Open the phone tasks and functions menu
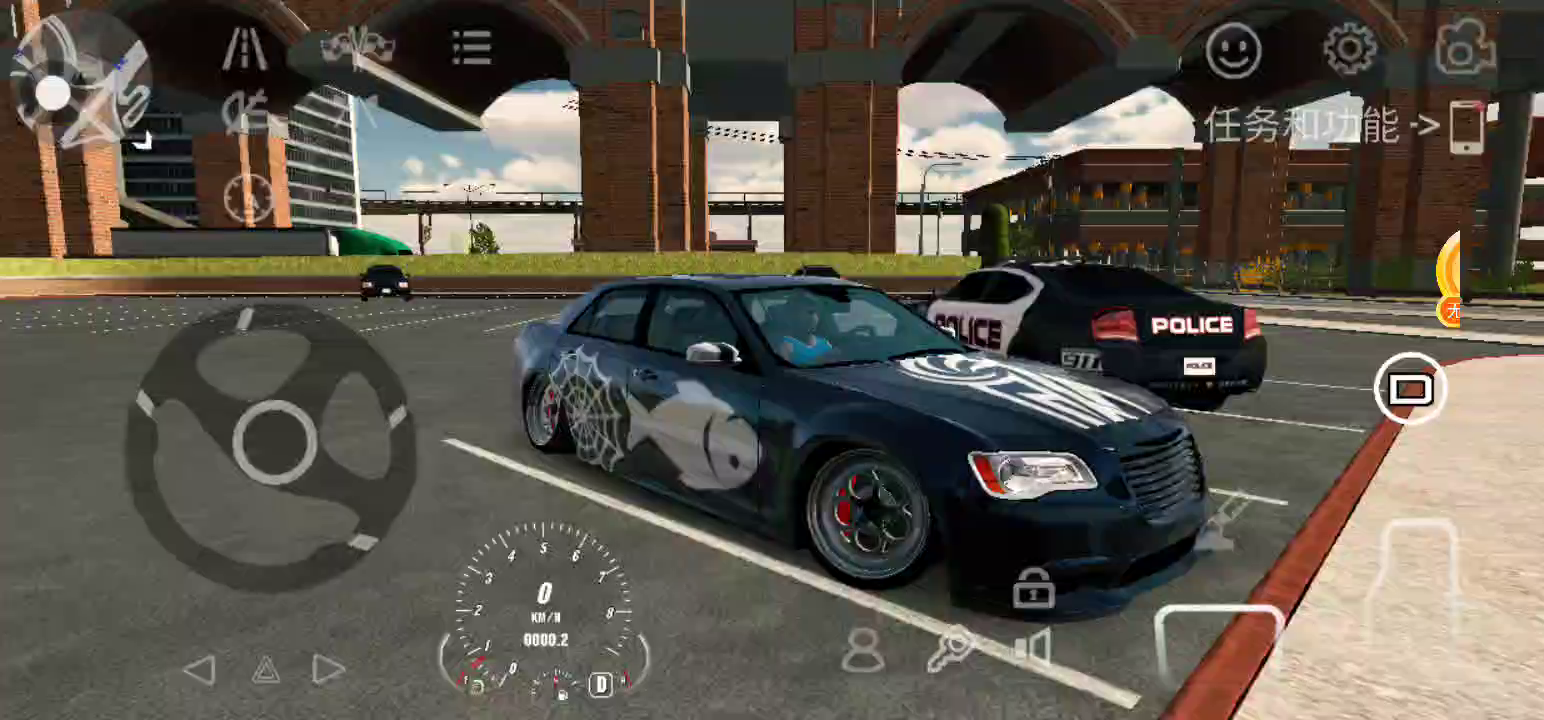Screen dimensions: 1544x720 point(1466,127)
